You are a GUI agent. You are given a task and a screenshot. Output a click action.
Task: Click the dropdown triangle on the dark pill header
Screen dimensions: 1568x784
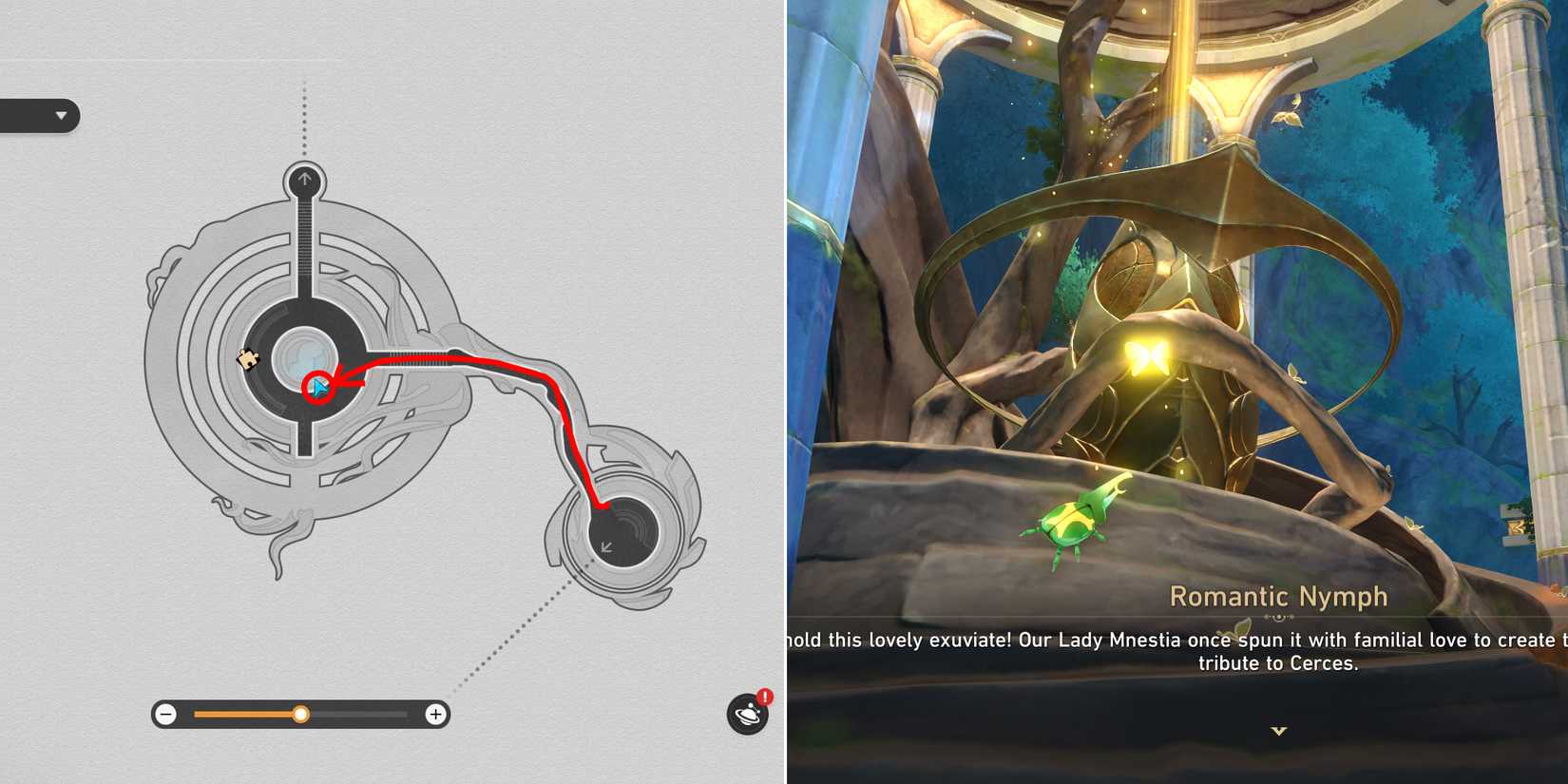click(x=63, y=117)
